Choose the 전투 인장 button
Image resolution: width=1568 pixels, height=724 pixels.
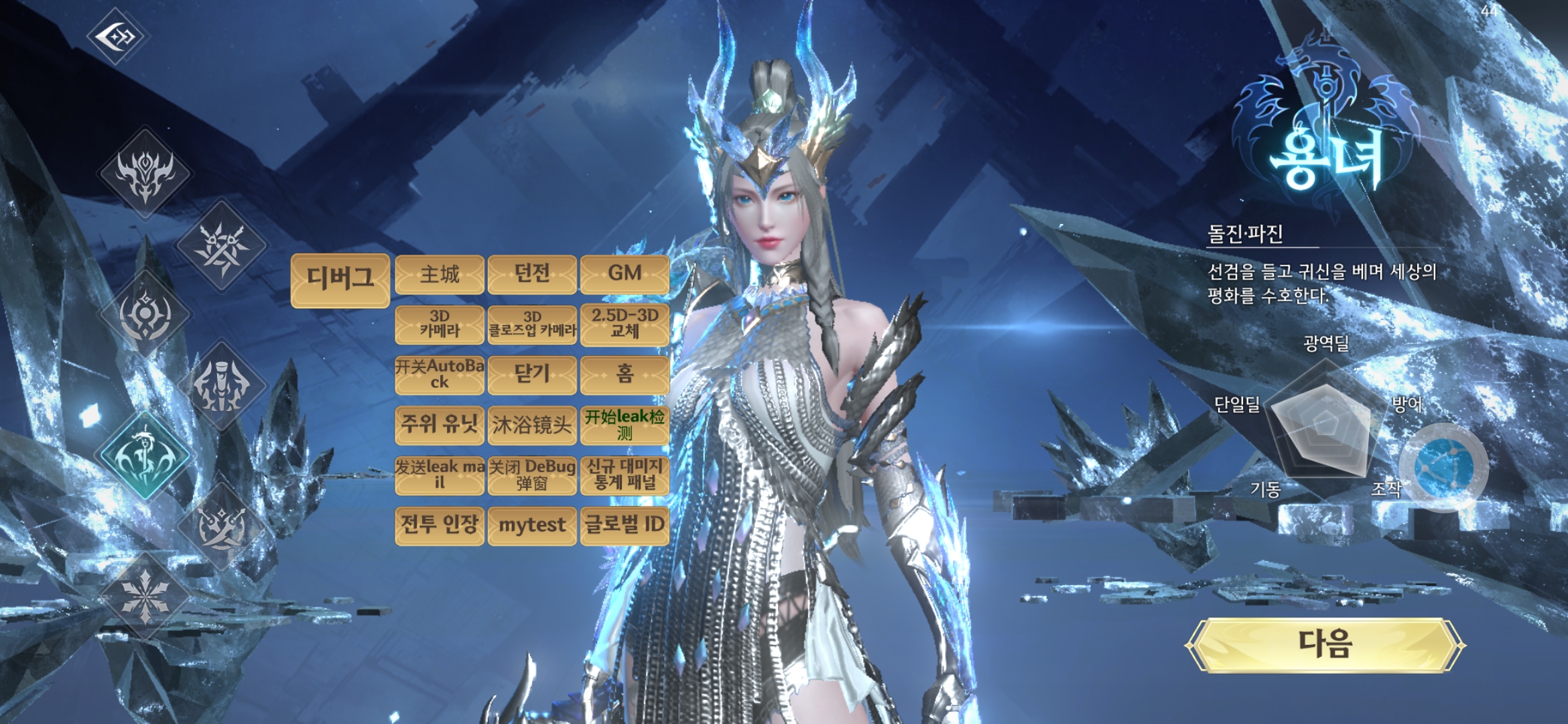440,526
